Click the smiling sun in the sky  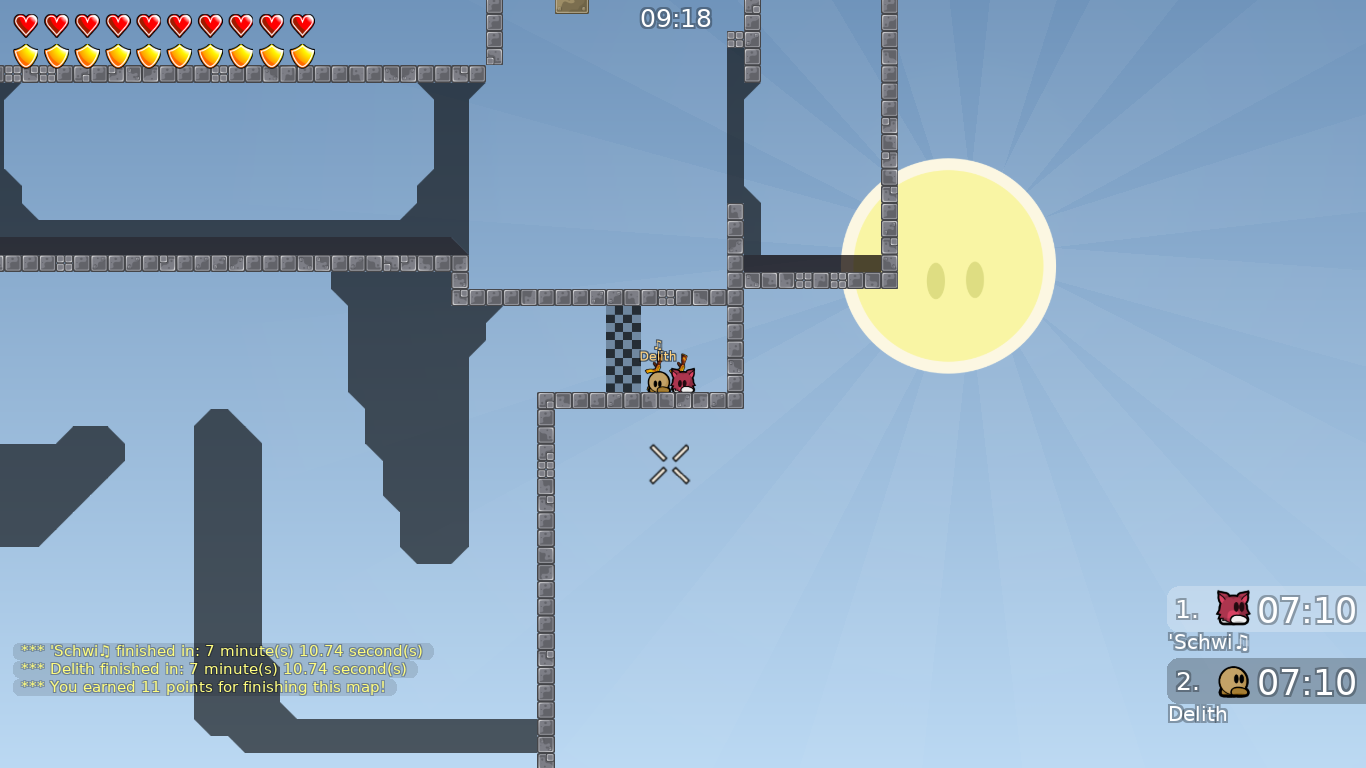[x=949, y=265]
